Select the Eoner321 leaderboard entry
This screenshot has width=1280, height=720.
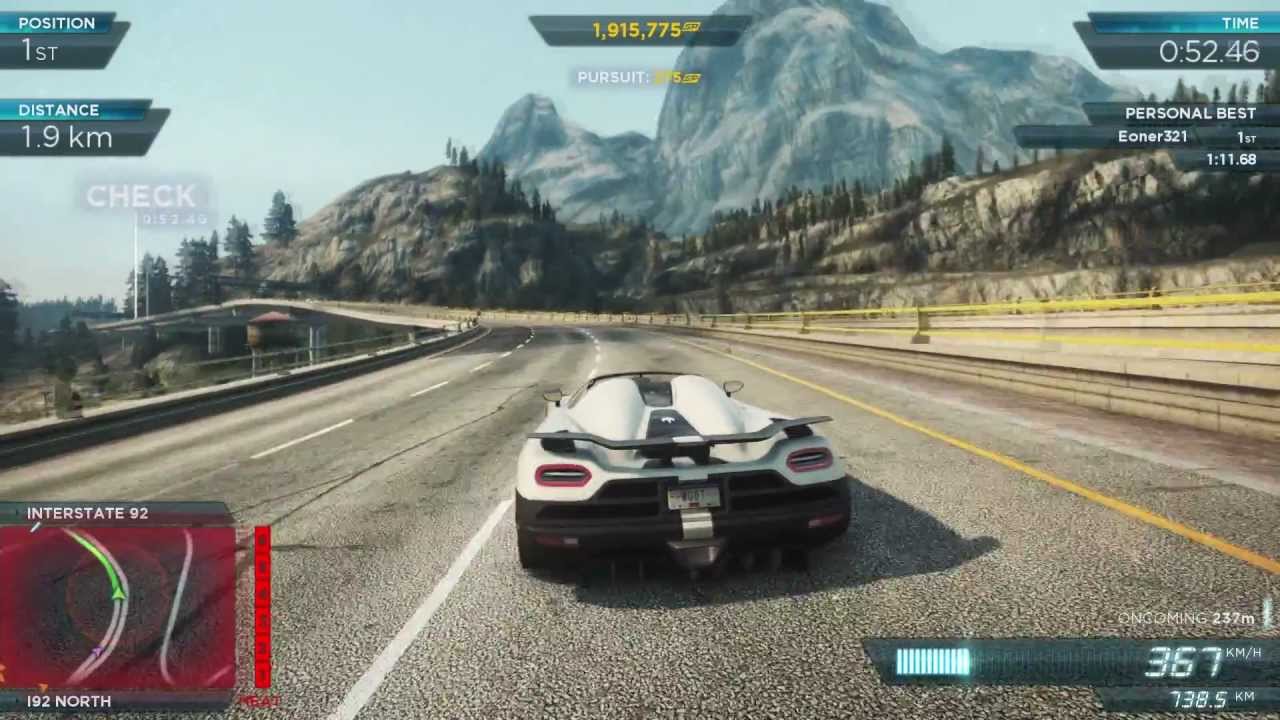(x=1152, y=137)
